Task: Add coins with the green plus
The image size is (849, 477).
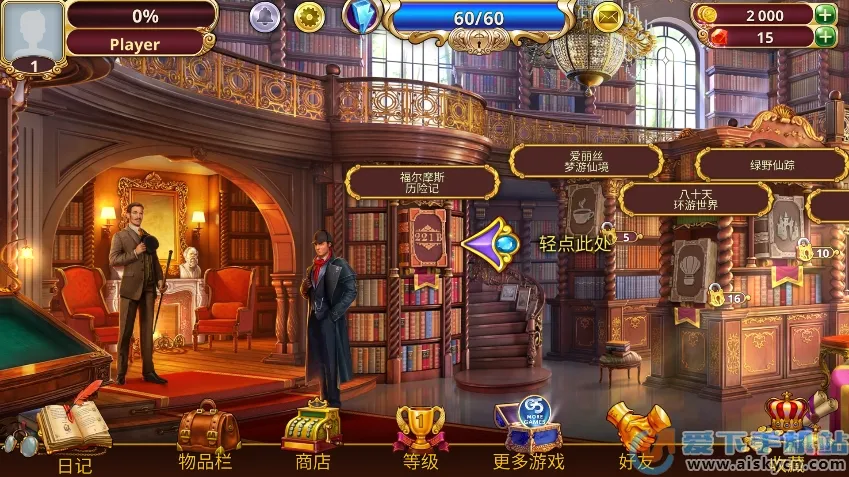Action: [x=826, y=14]
